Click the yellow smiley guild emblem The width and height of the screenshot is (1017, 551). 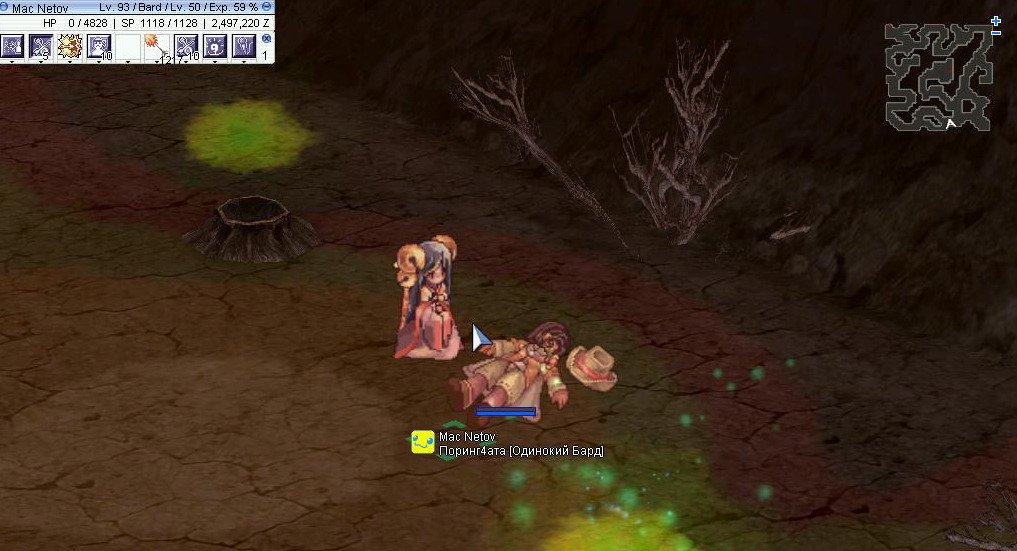point(423,442)
